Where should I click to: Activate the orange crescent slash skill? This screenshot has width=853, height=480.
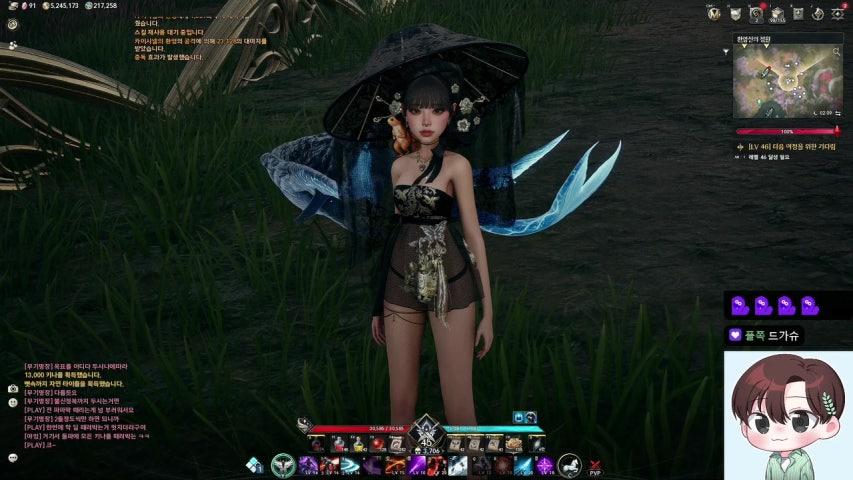pos(394,465)
